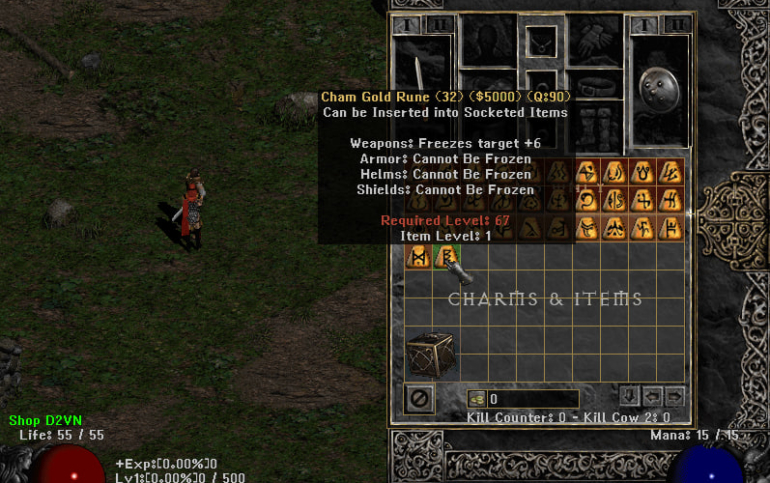The height and width of the screenshot is (483, 770).
Task: Click the right arrow button in the inventory
Action: (675, 395)
